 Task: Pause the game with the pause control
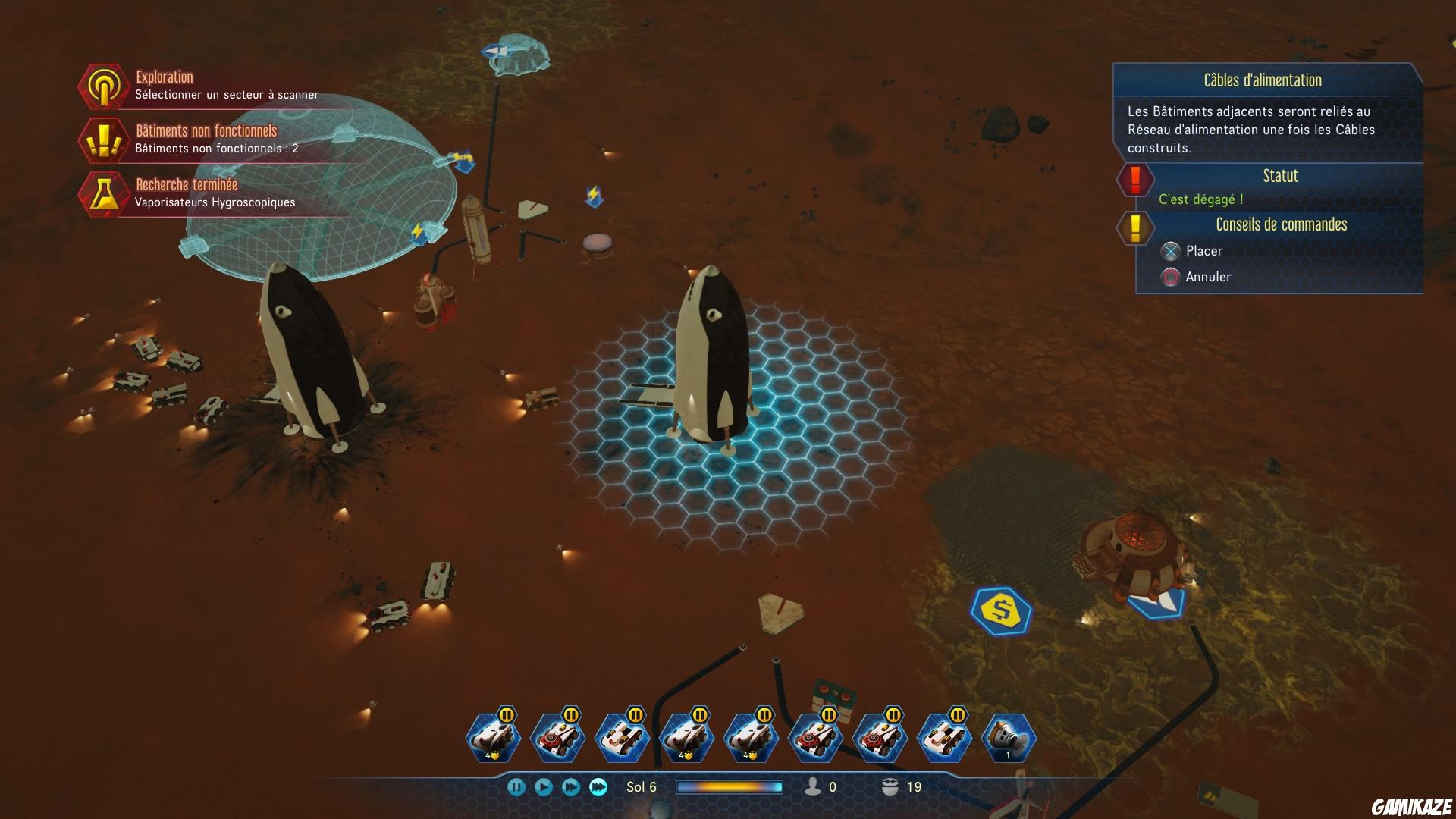[517, 787]
